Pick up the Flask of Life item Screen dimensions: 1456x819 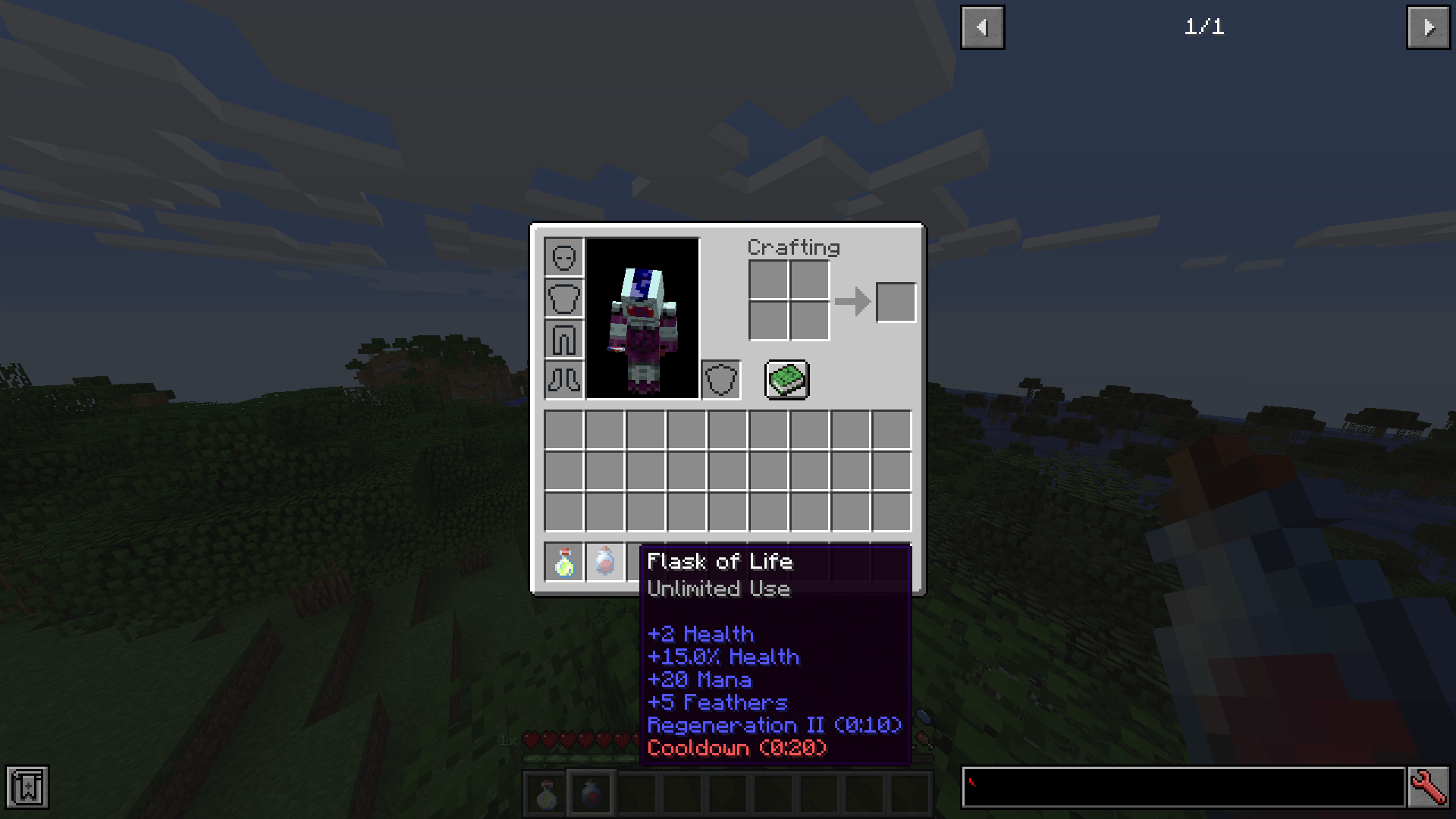606,561
